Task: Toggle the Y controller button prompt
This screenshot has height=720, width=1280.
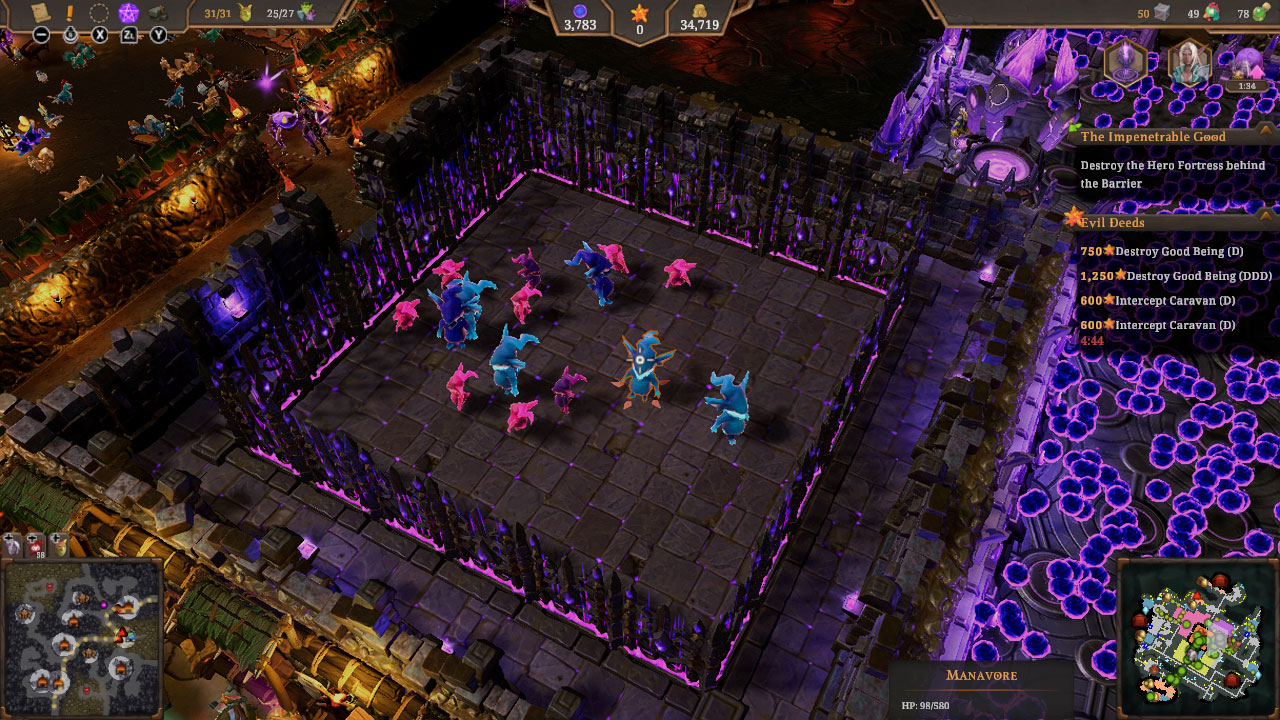Action: (158, 34)
